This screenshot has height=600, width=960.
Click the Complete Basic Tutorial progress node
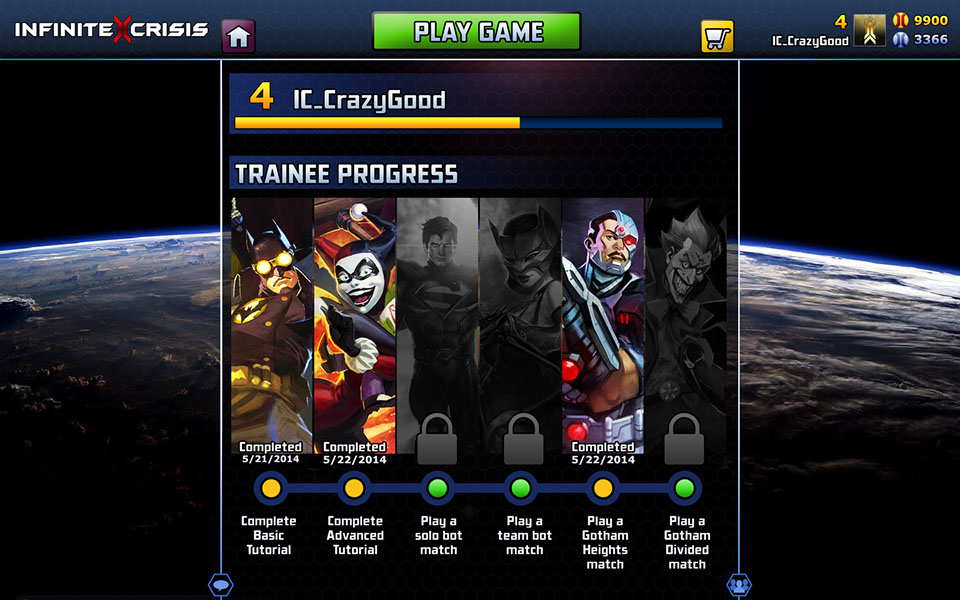click(270, 488)
